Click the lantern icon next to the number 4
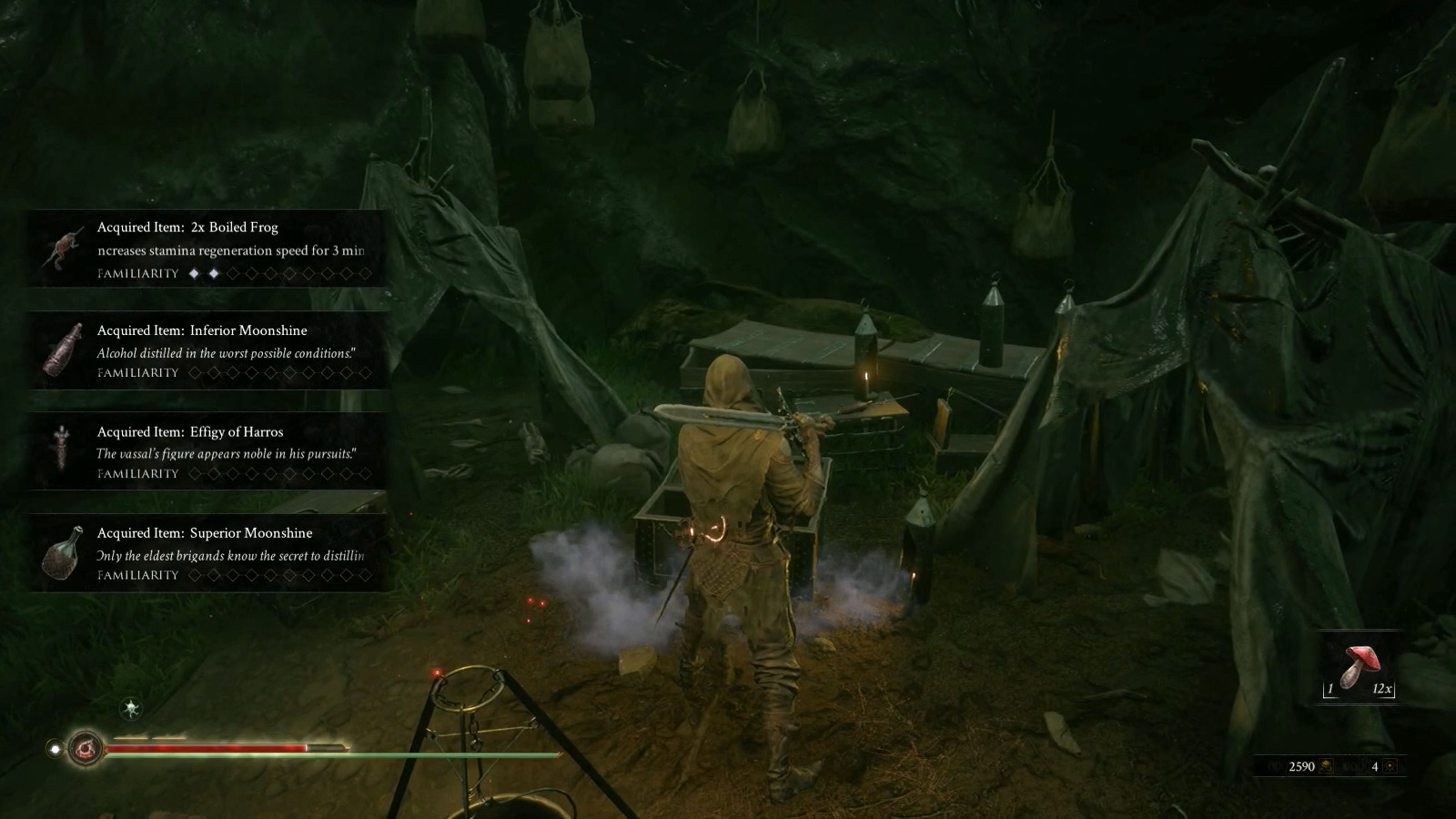1456x819 pixels. pyautogui.click(x=1391, y=765)
